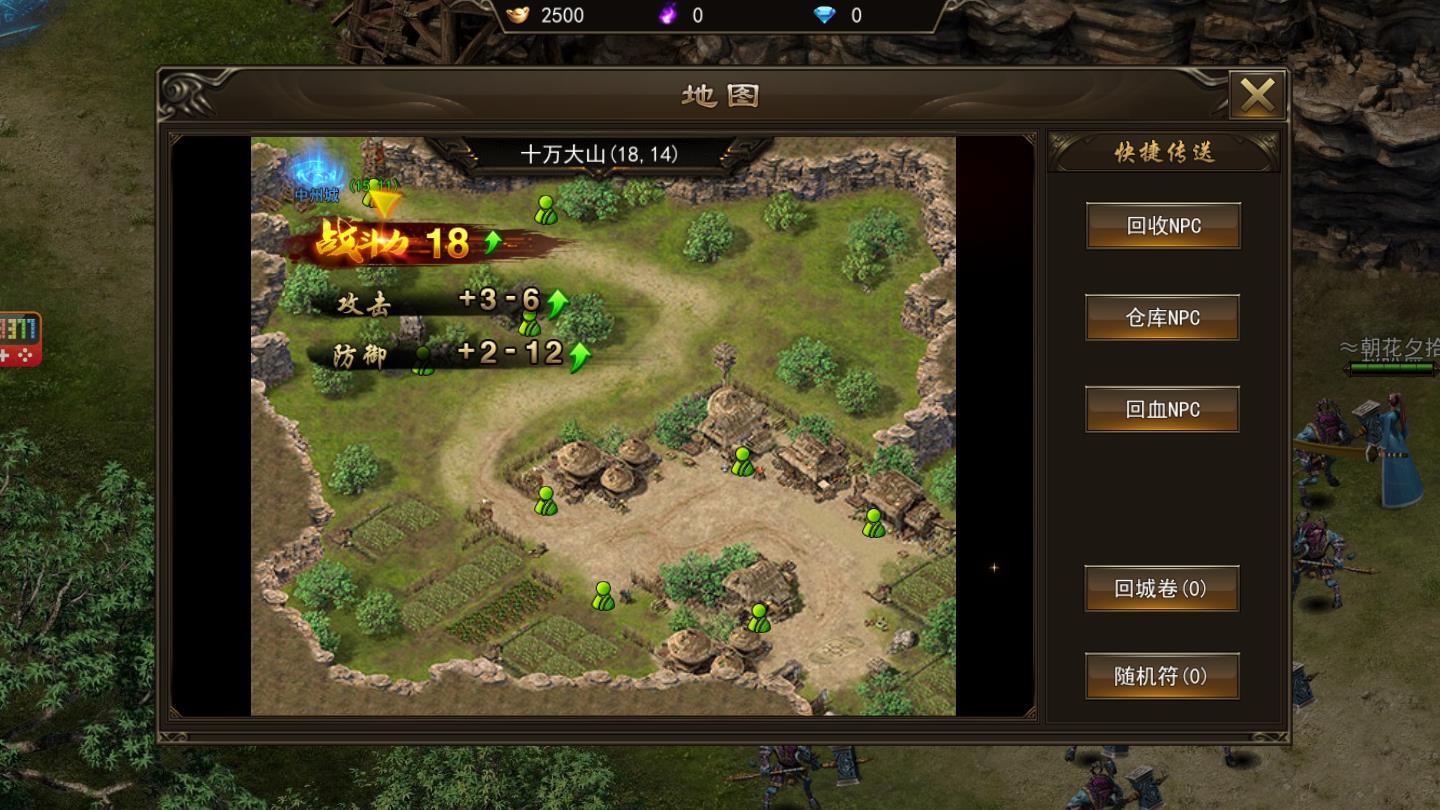Close the map window

click(1257, 96)
